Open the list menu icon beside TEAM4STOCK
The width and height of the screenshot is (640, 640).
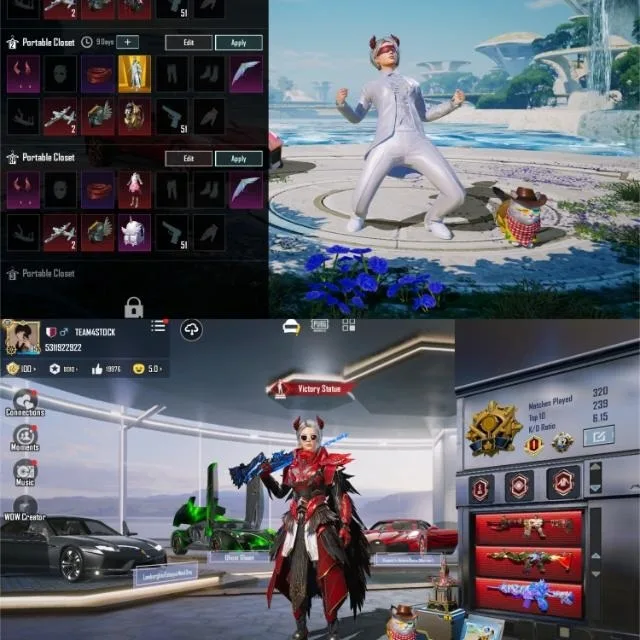click(158, 327)
